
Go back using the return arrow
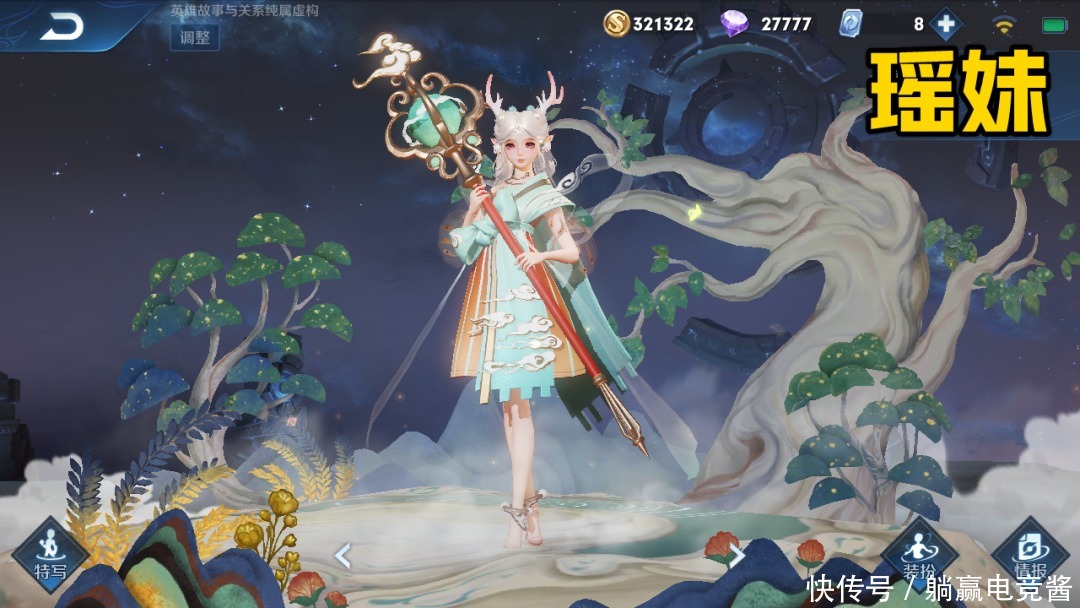[62, 27]
